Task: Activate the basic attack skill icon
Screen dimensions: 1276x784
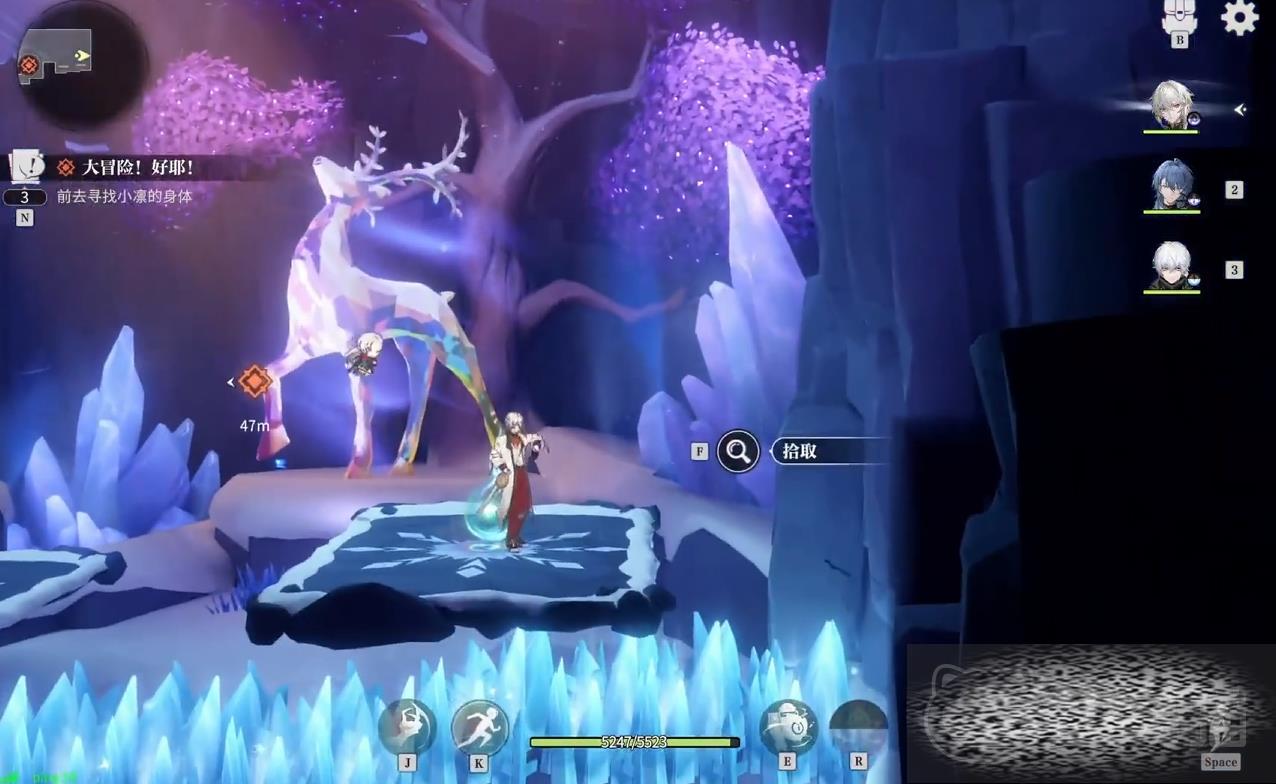Action: point(407,727)
